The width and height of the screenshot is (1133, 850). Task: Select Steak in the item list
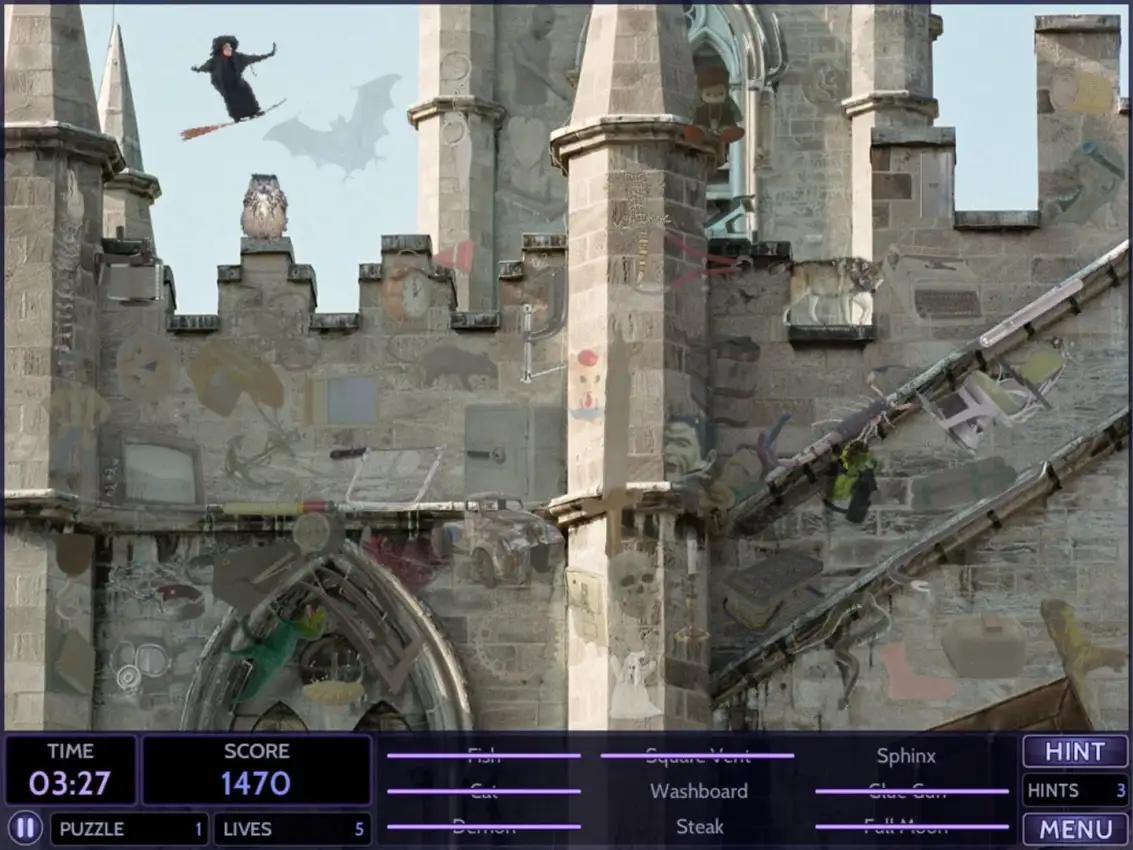tap(699, 827)
